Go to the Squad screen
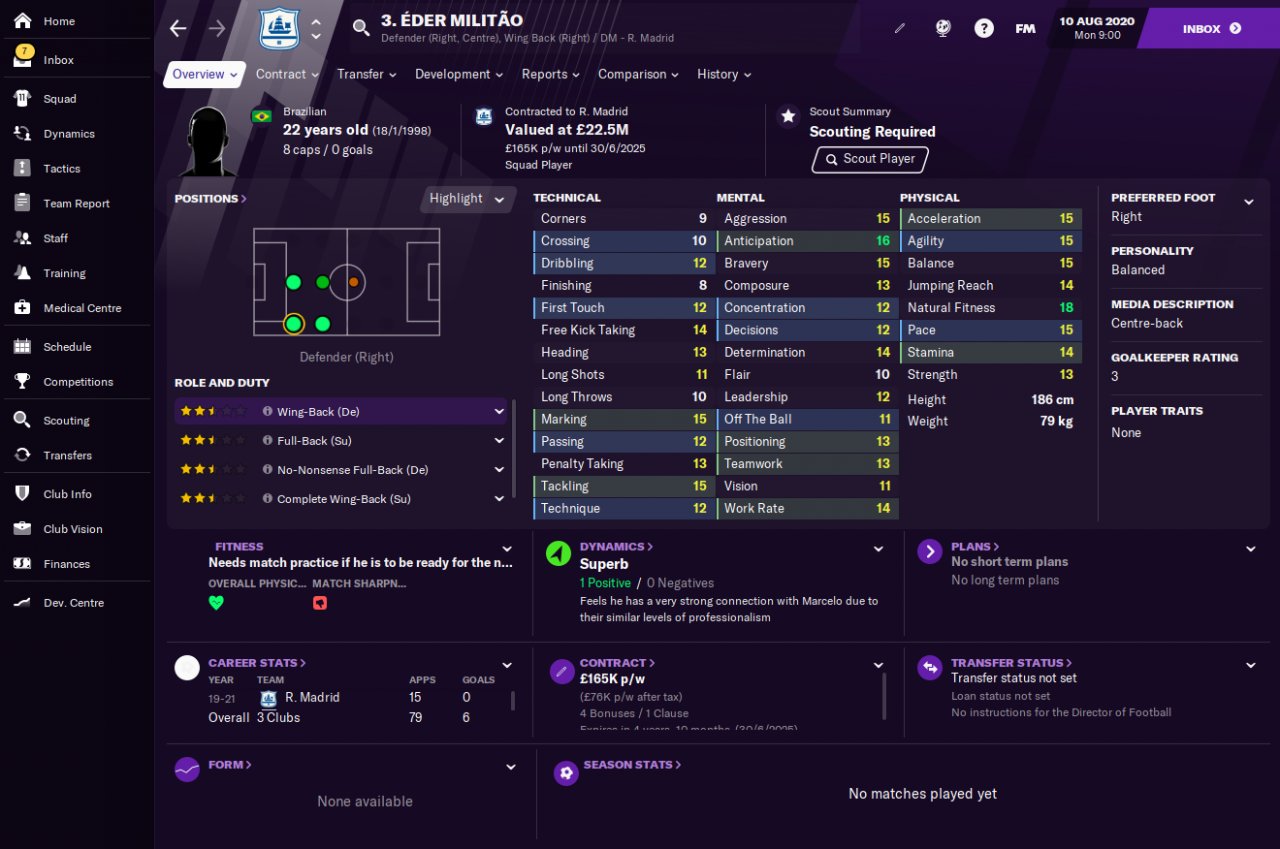 tap(59, 99)
